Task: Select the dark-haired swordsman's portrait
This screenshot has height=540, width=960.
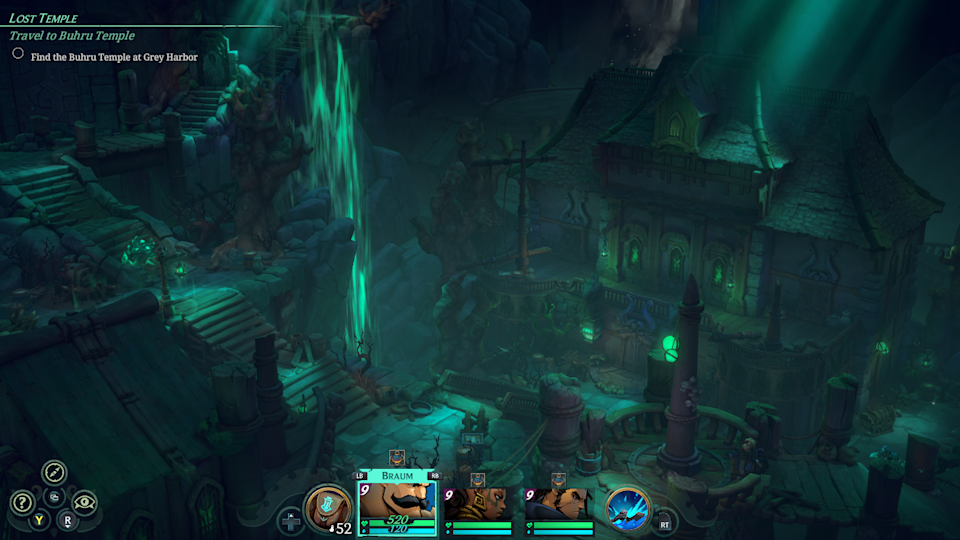Action: tap(558, 503)
